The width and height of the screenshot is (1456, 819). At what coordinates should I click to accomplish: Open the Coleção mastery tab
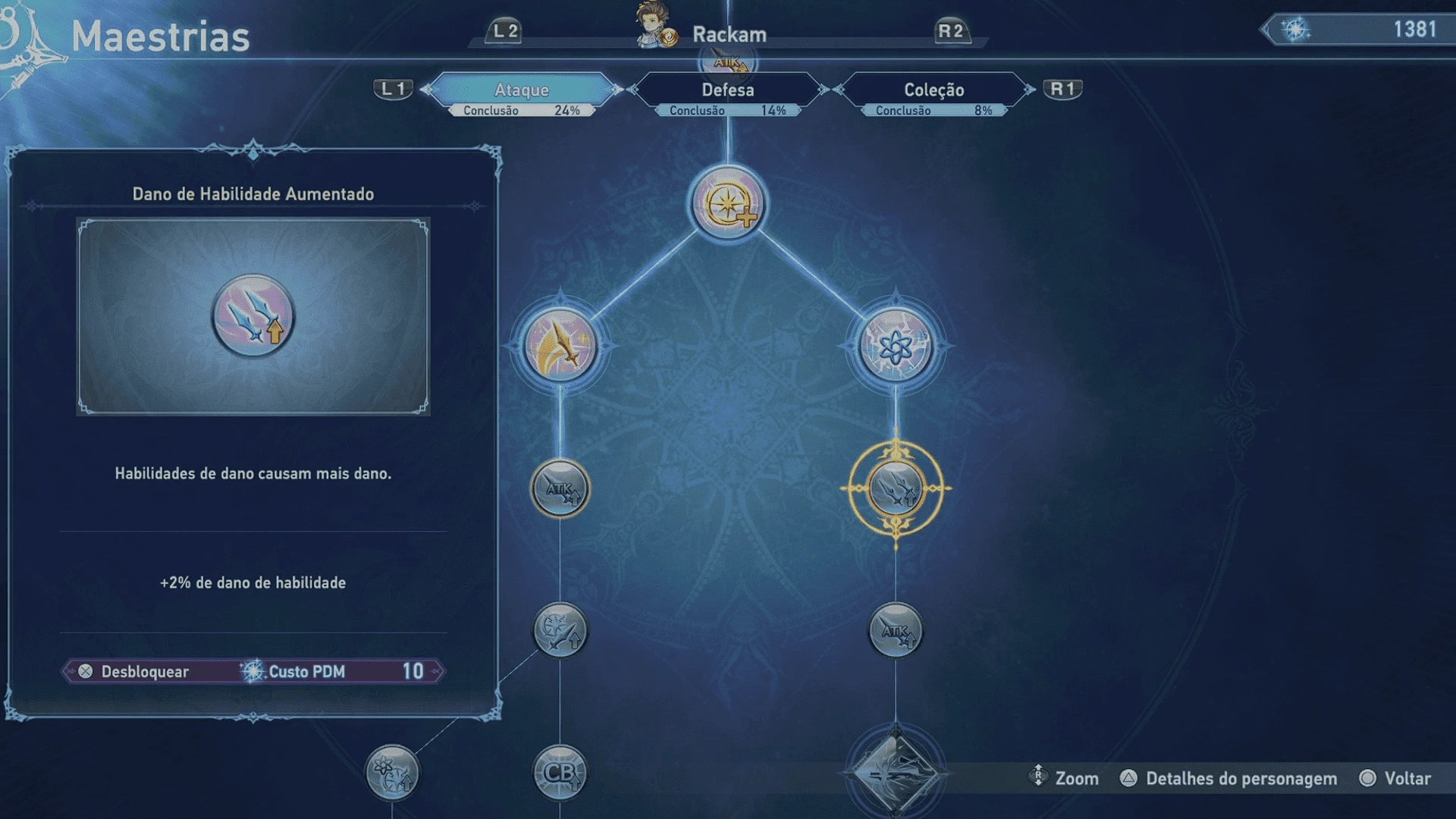932,89
